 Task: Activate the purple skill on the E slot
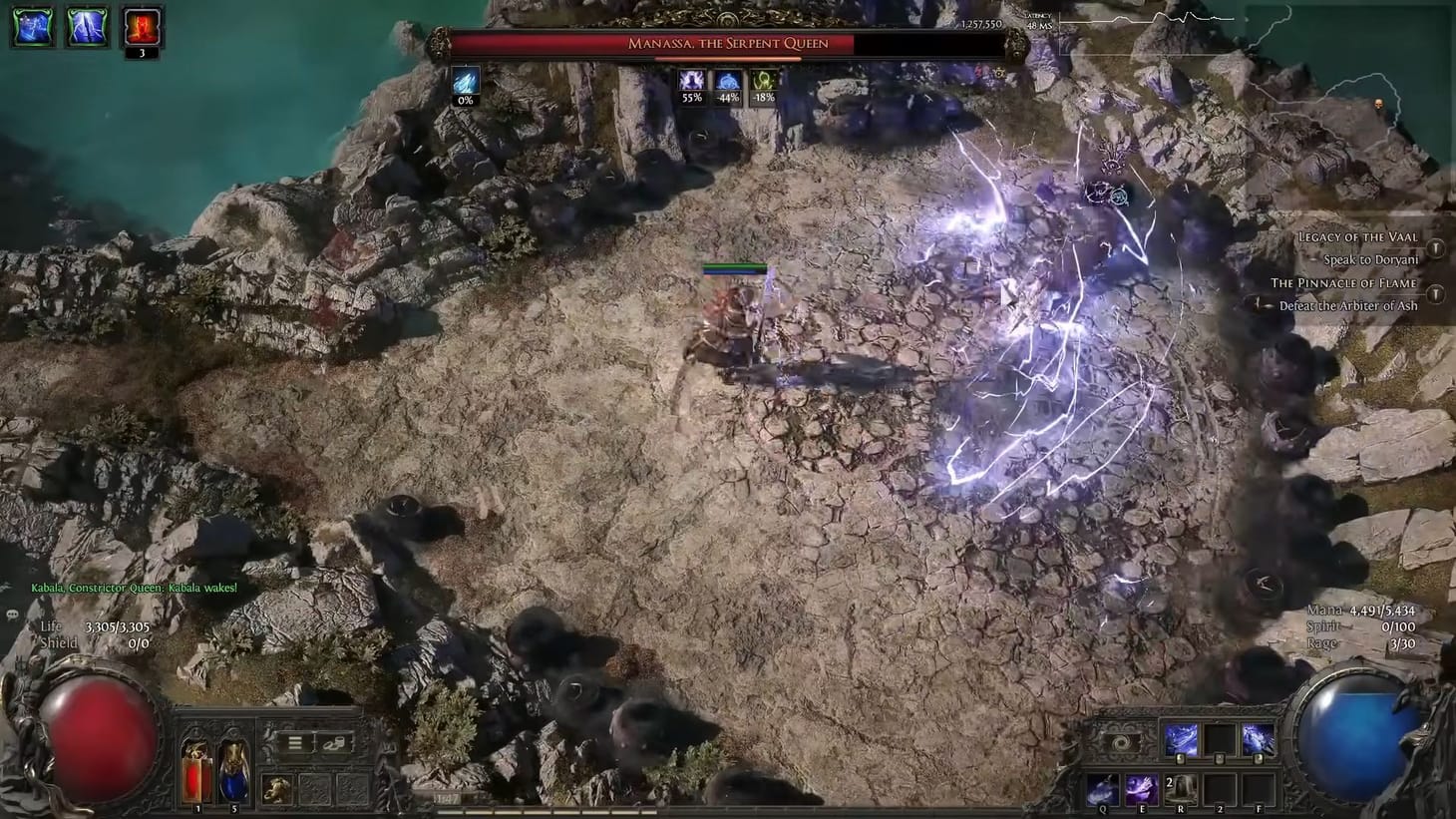[1140, 788]
